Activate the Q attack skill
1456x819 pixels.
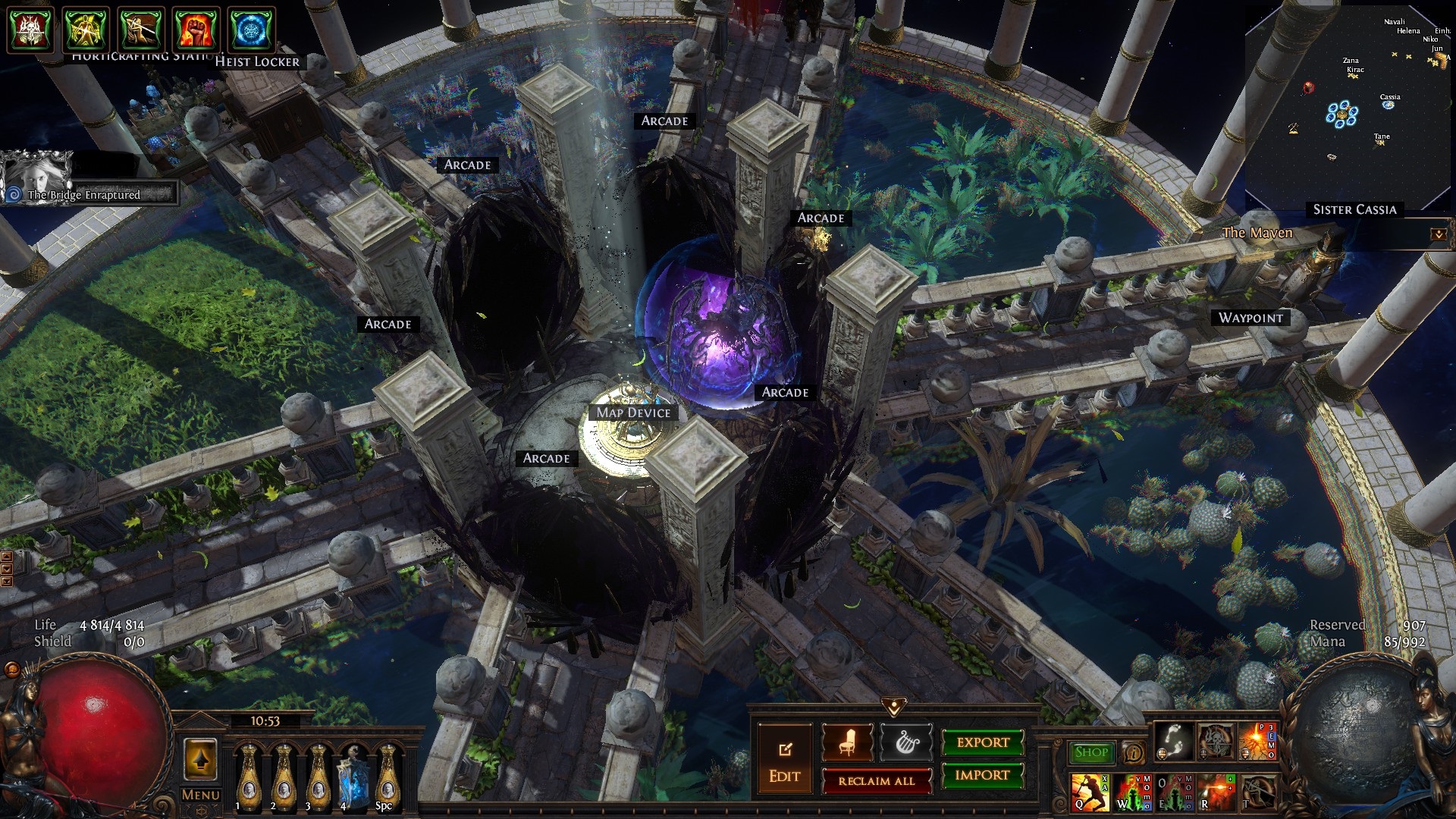pyautogui.click(x=1089, y=792)
